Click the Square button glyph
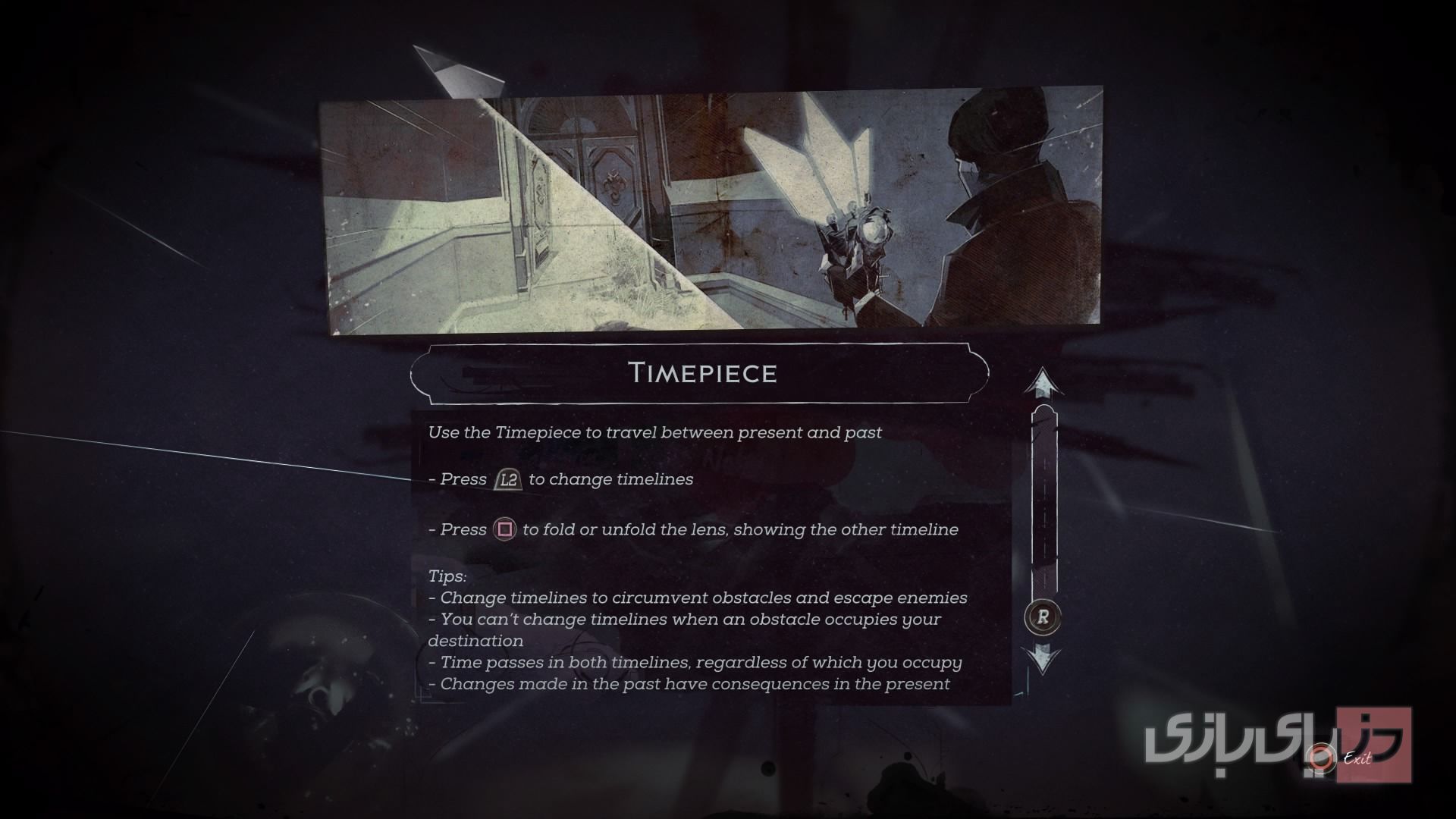1456x819 pixels. tap(506, 529)
